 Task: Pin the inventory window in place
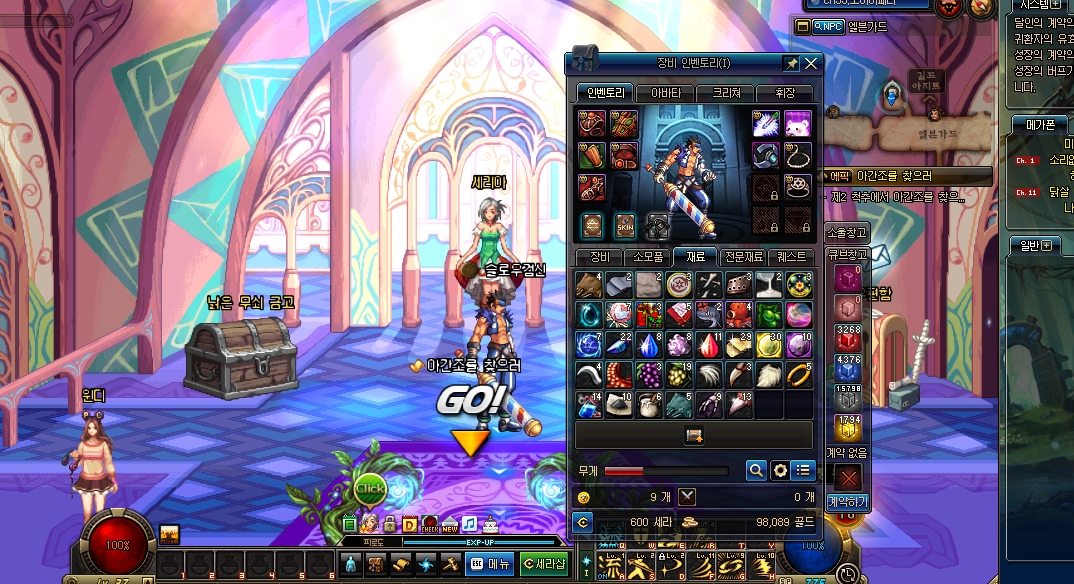[791, 64]
